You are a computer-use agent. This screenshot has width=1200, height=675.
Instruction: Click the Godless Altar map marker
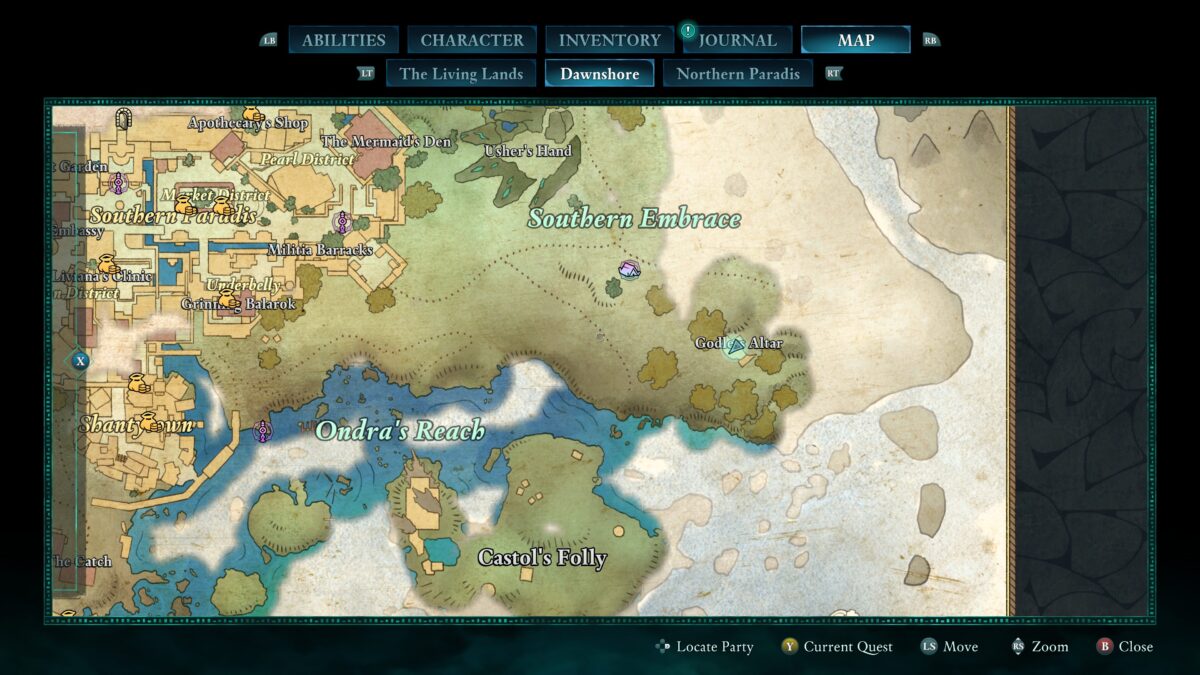pyautogui.click(x=737, y=346)
